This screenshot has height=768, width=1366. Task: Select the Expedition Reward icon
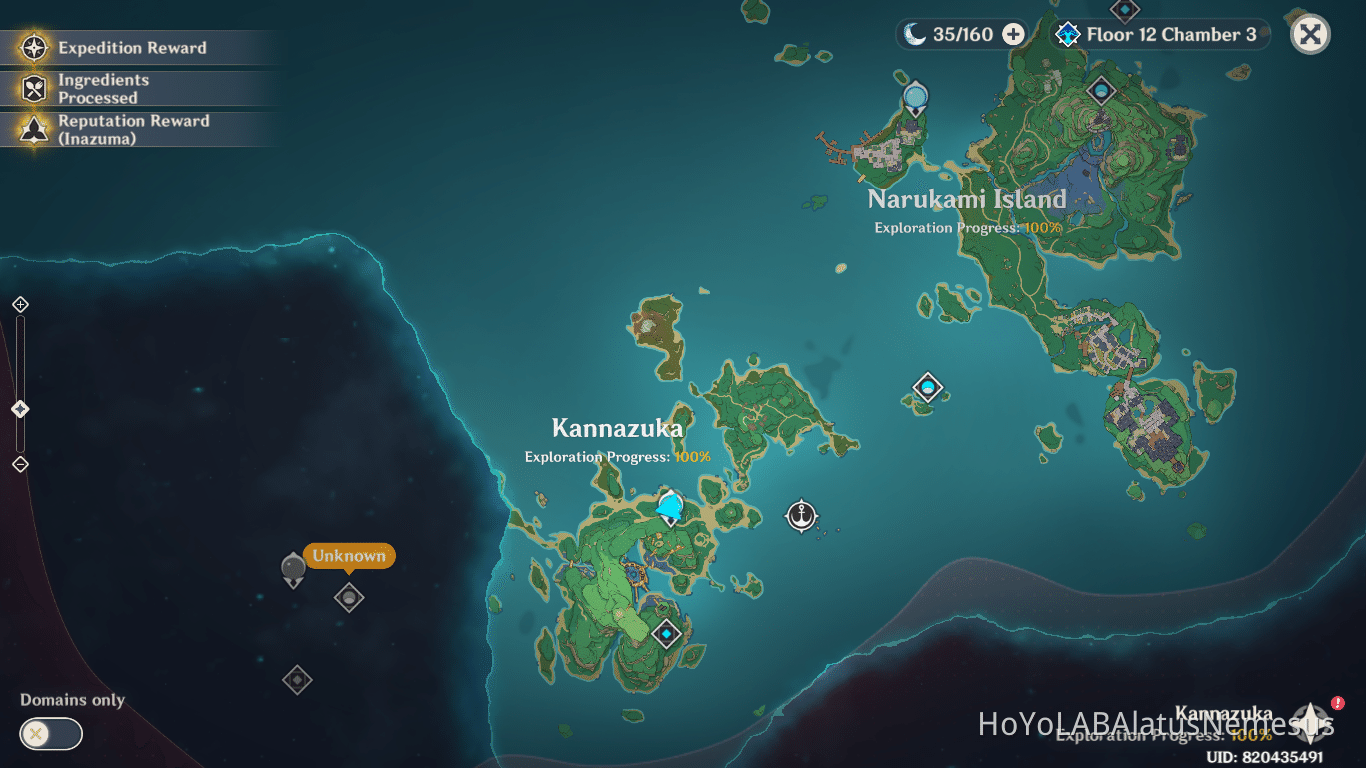35,46
